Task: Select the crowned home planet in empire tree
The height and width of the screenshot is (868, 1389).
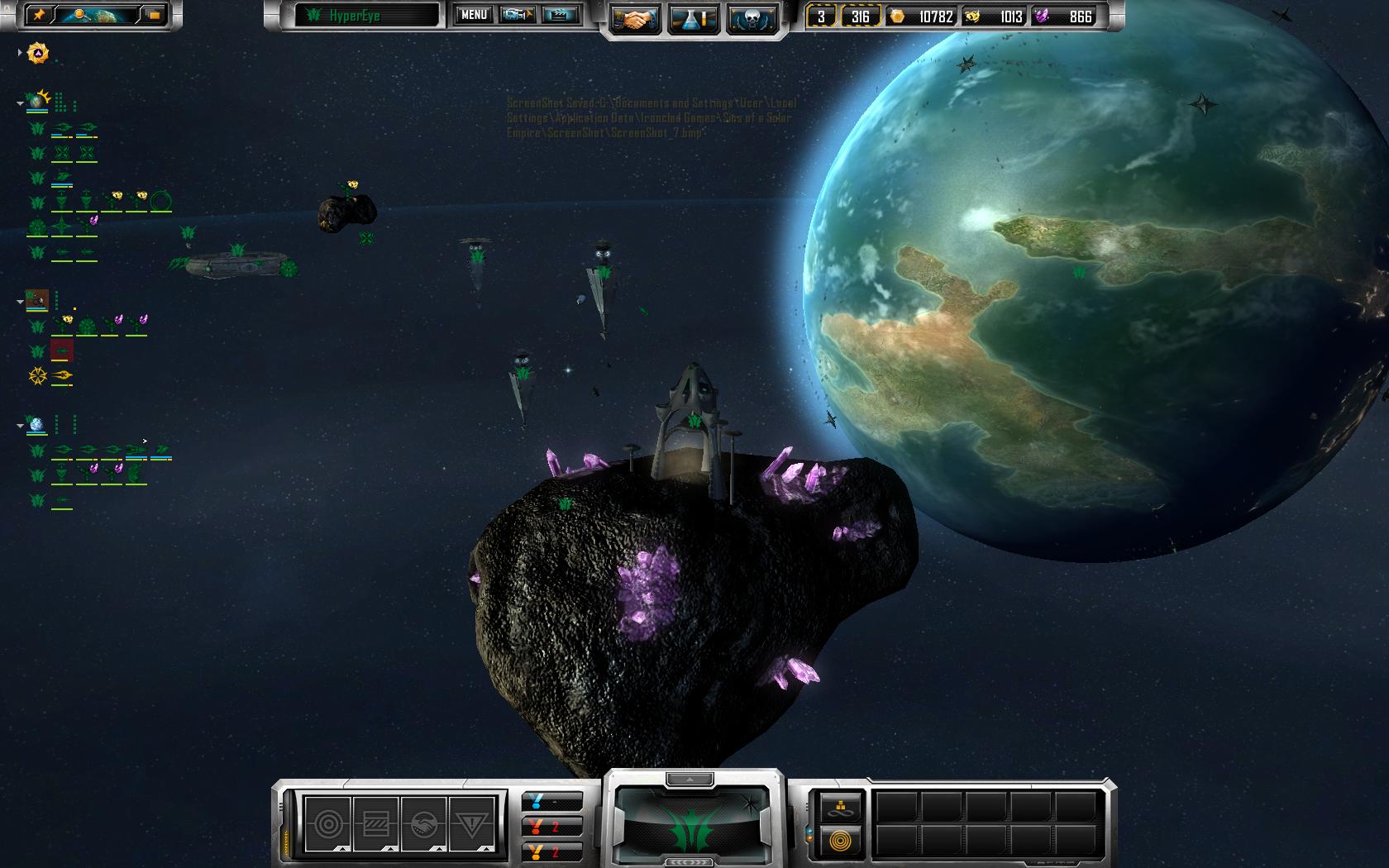Action: point(37,102)
